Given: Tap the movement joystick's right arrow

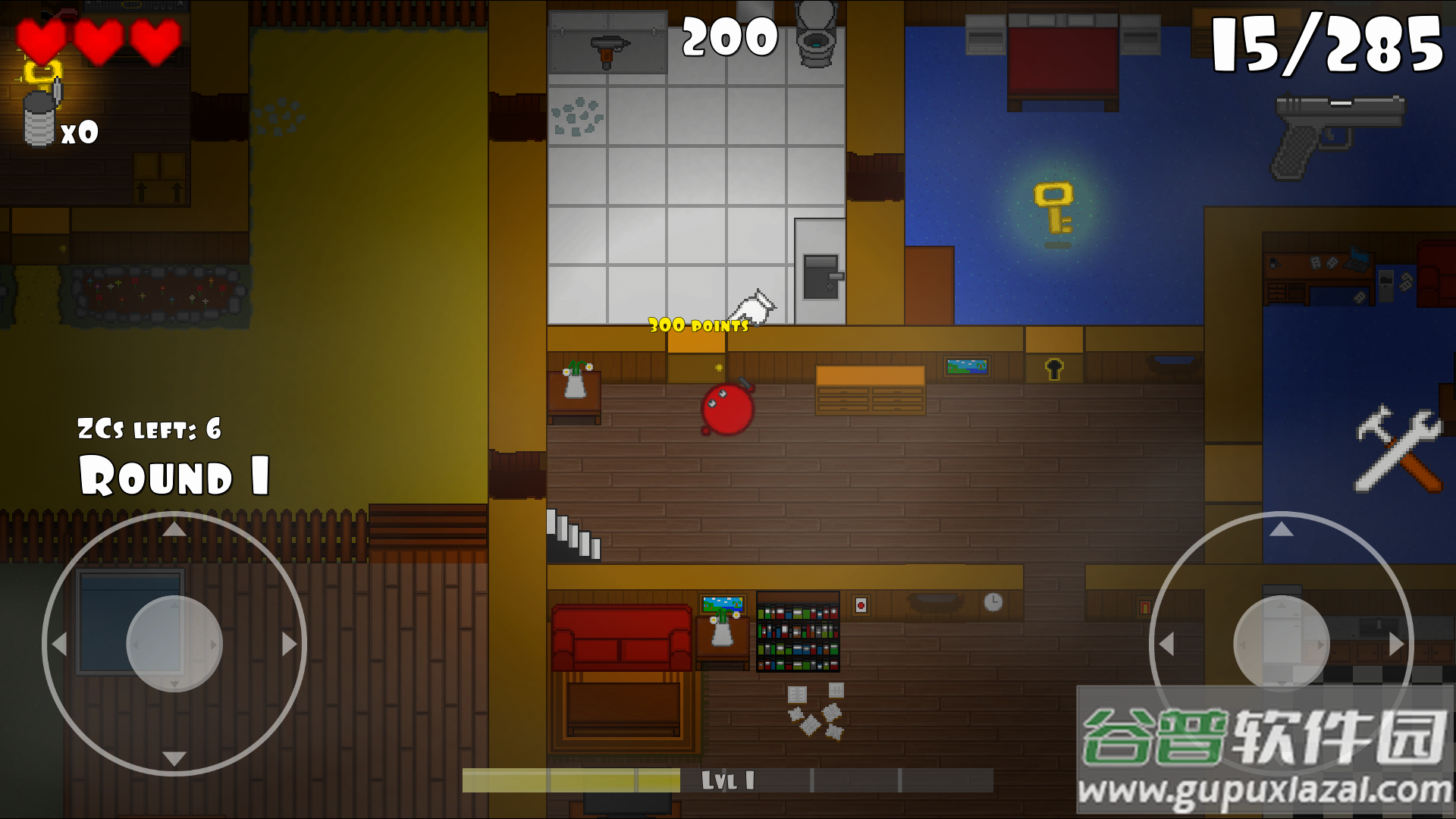Looking at the screenshot, I should pos(289,644).
